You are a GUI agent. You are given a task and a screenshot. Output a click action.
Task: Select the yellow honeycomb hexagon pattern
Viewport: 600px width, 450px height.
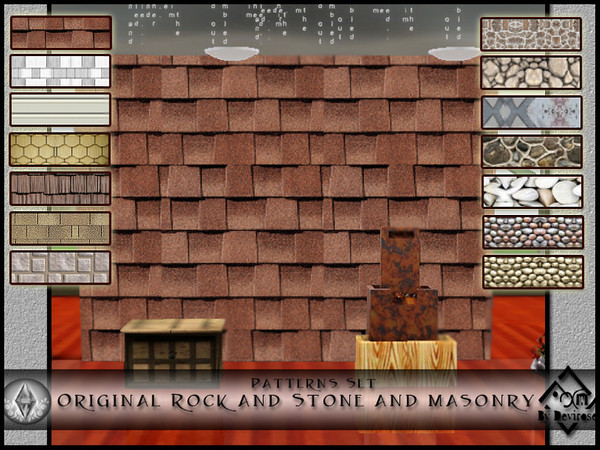click(61, 150)
